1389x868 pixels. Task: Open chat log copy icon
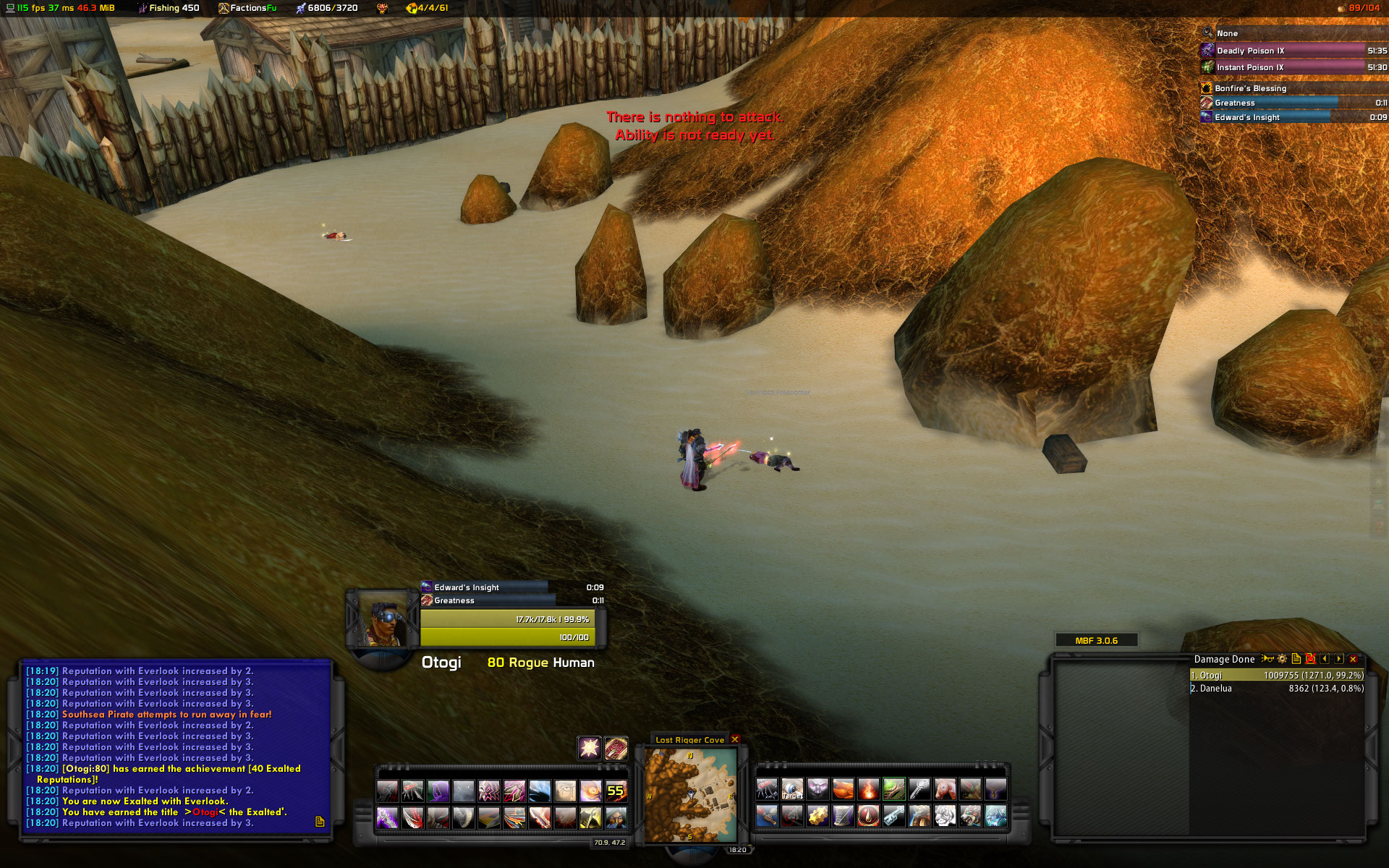[x=320, y=822]
